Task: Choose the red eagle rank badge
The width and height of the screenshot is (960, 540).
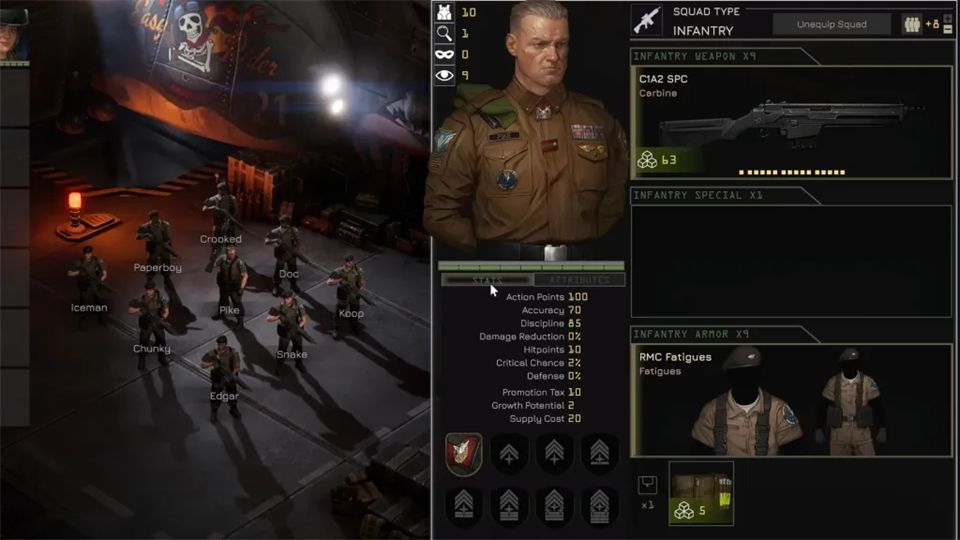Action: [x=464, y=455]
